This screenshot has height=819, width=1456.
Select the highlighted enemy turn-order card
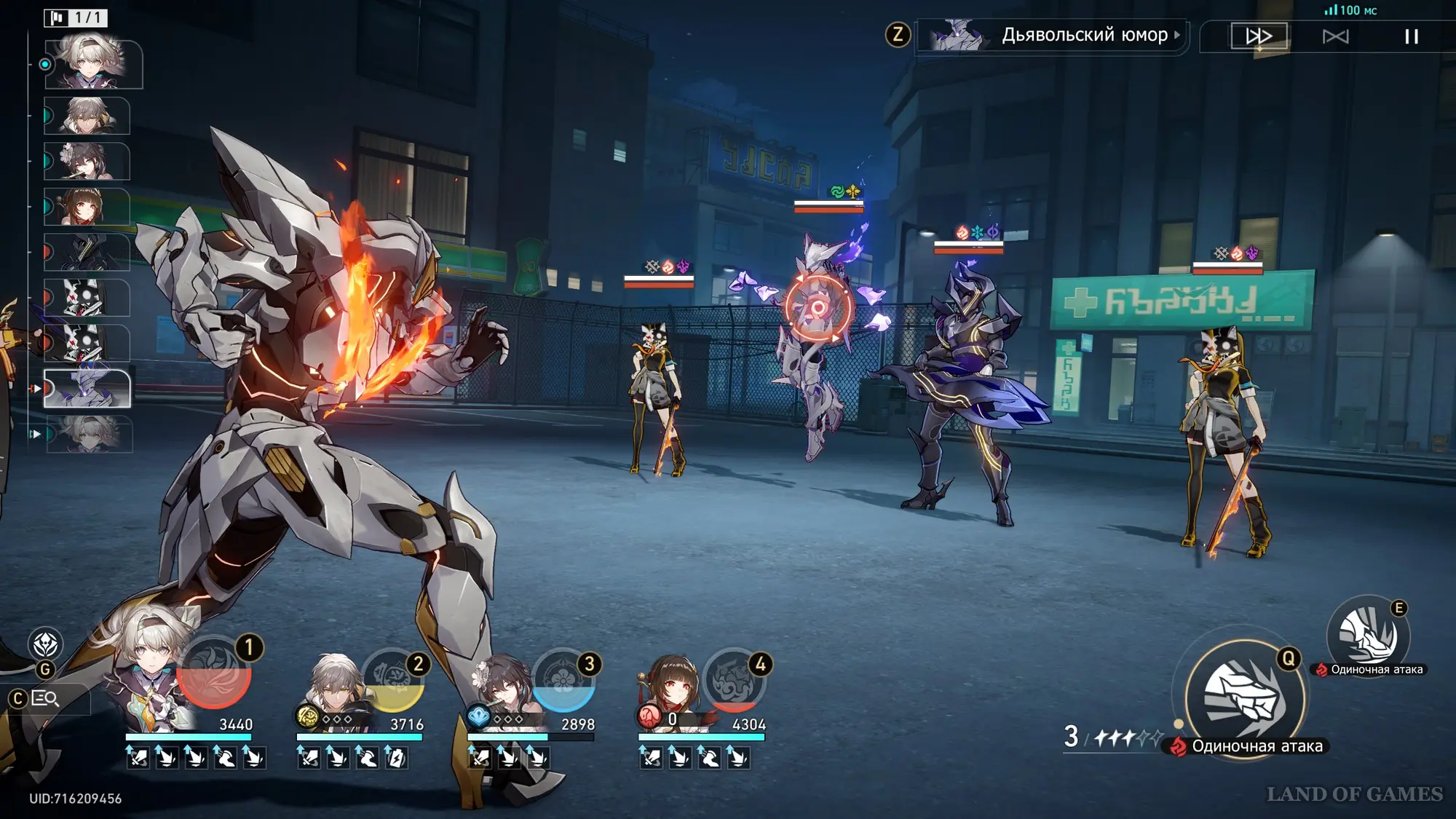pos(87,388)
